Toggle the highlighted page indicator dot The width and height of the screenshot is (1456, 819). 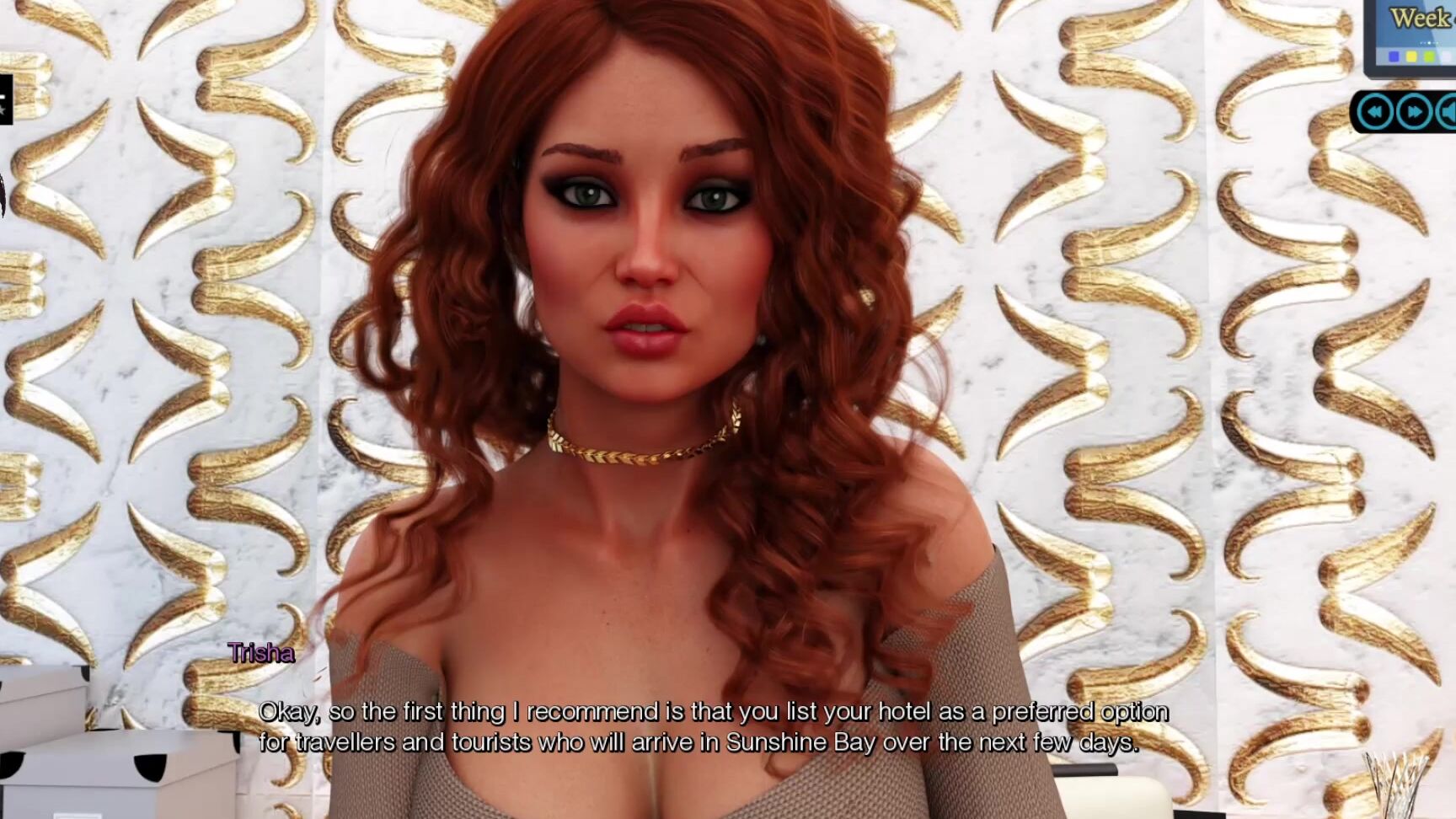point(1429,42)
